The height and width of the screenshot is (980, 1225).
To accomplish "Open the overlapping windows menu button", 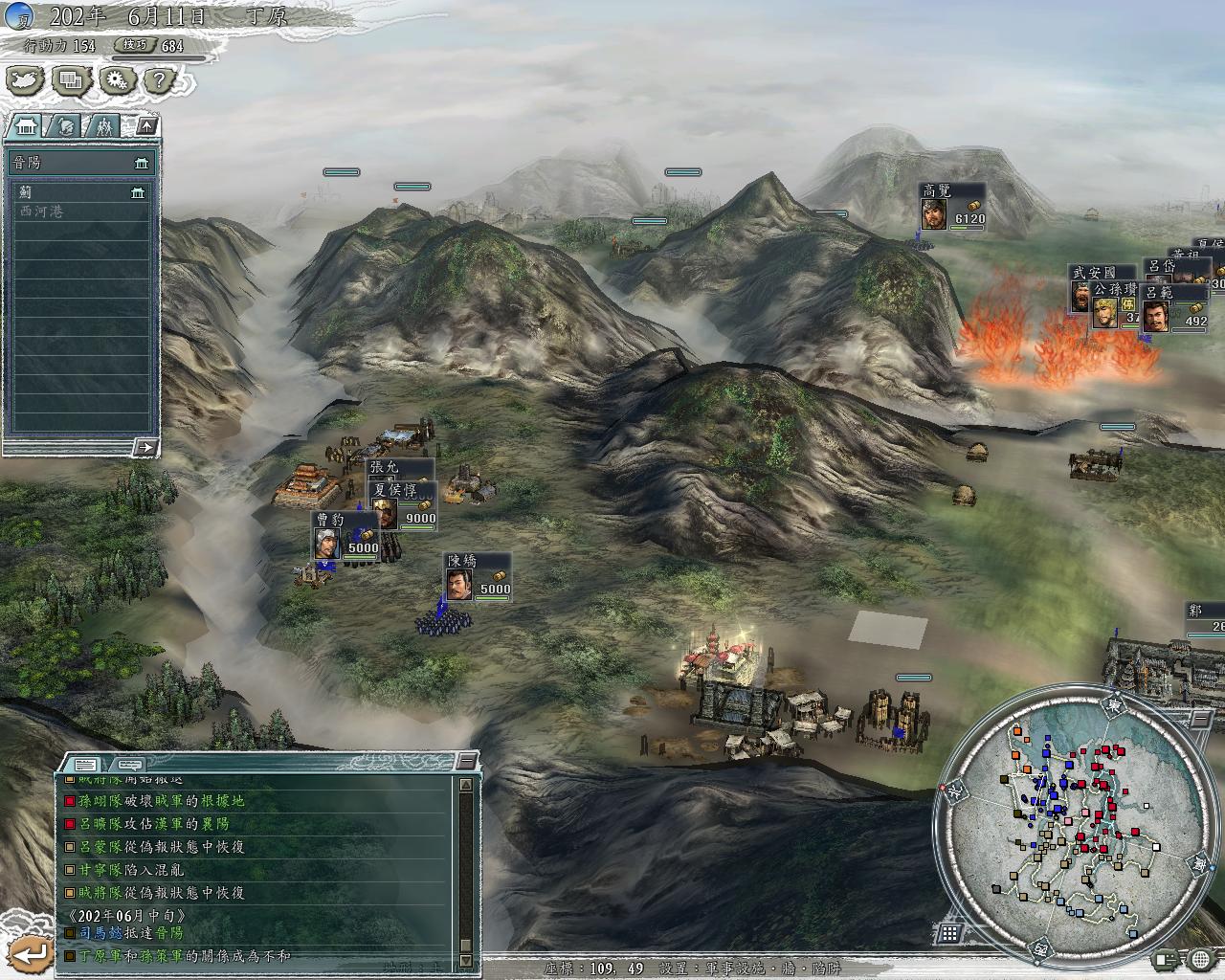I will [71, 80].
